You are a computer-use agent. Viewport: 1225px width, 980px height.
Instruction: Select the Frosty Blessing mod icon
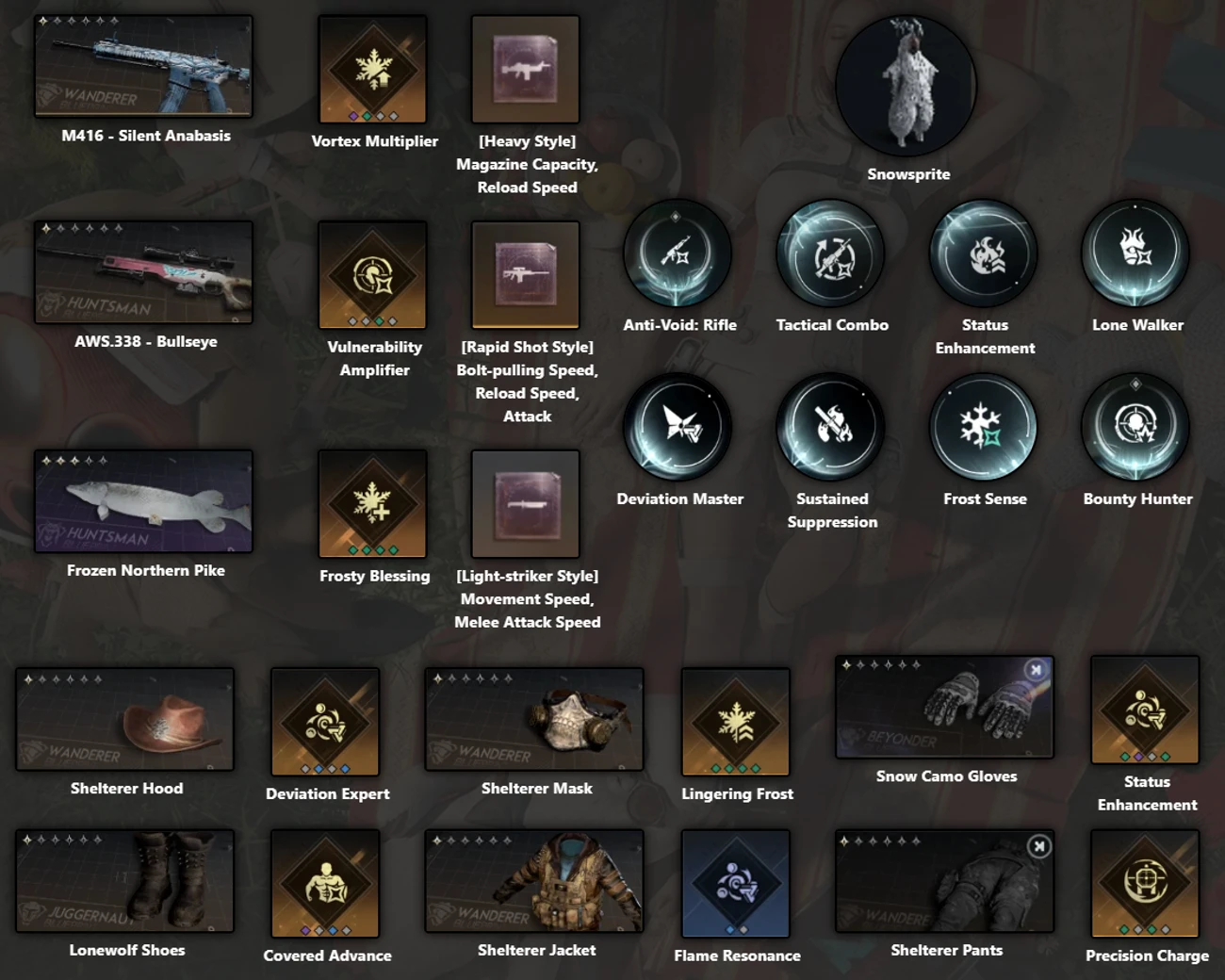(372, 504)
